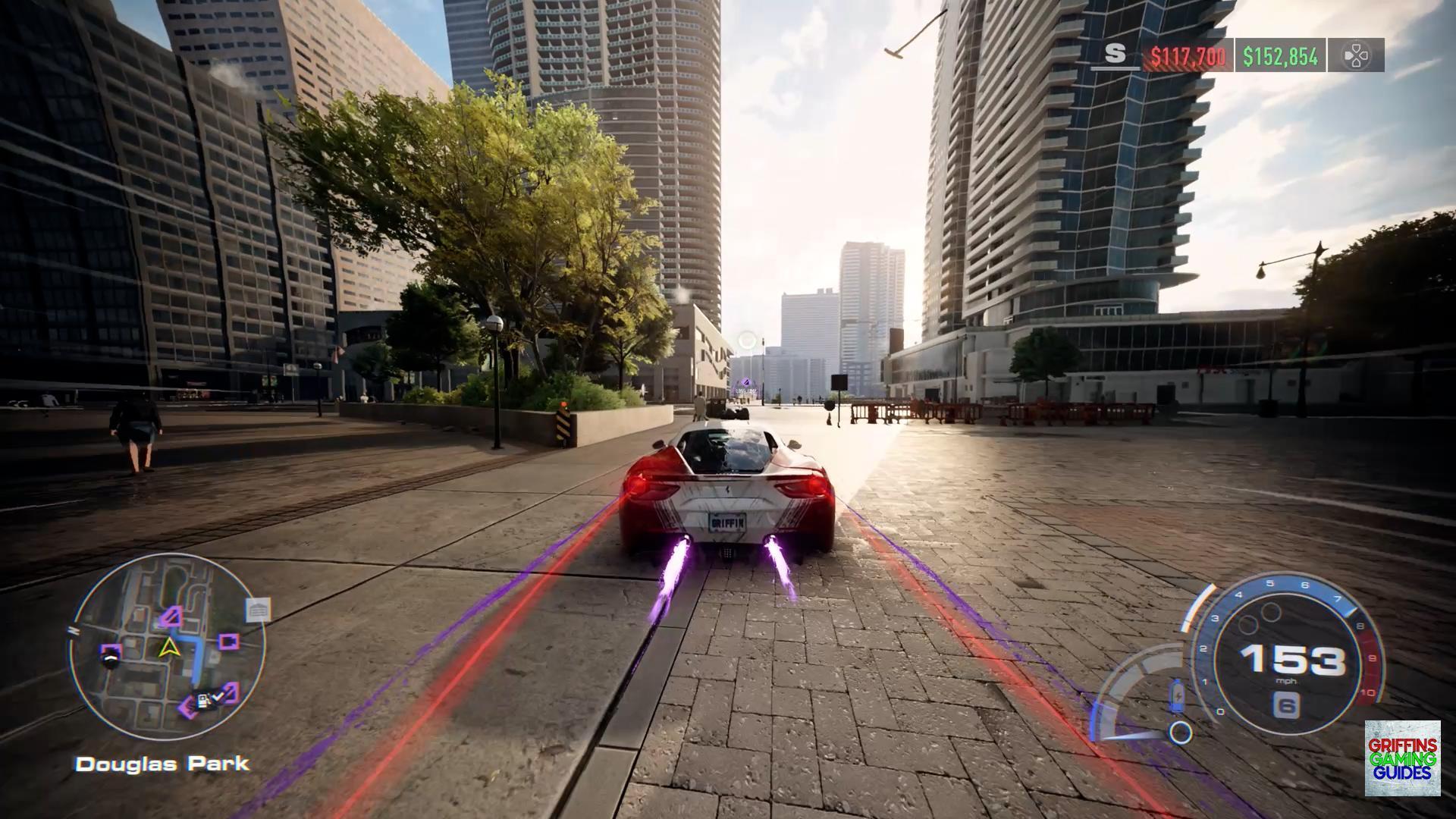Click the Griffins Gaming Guides watermark logo
Image resolution: width=1456 pixels, height=819 pixels.
coord(1402,758)
